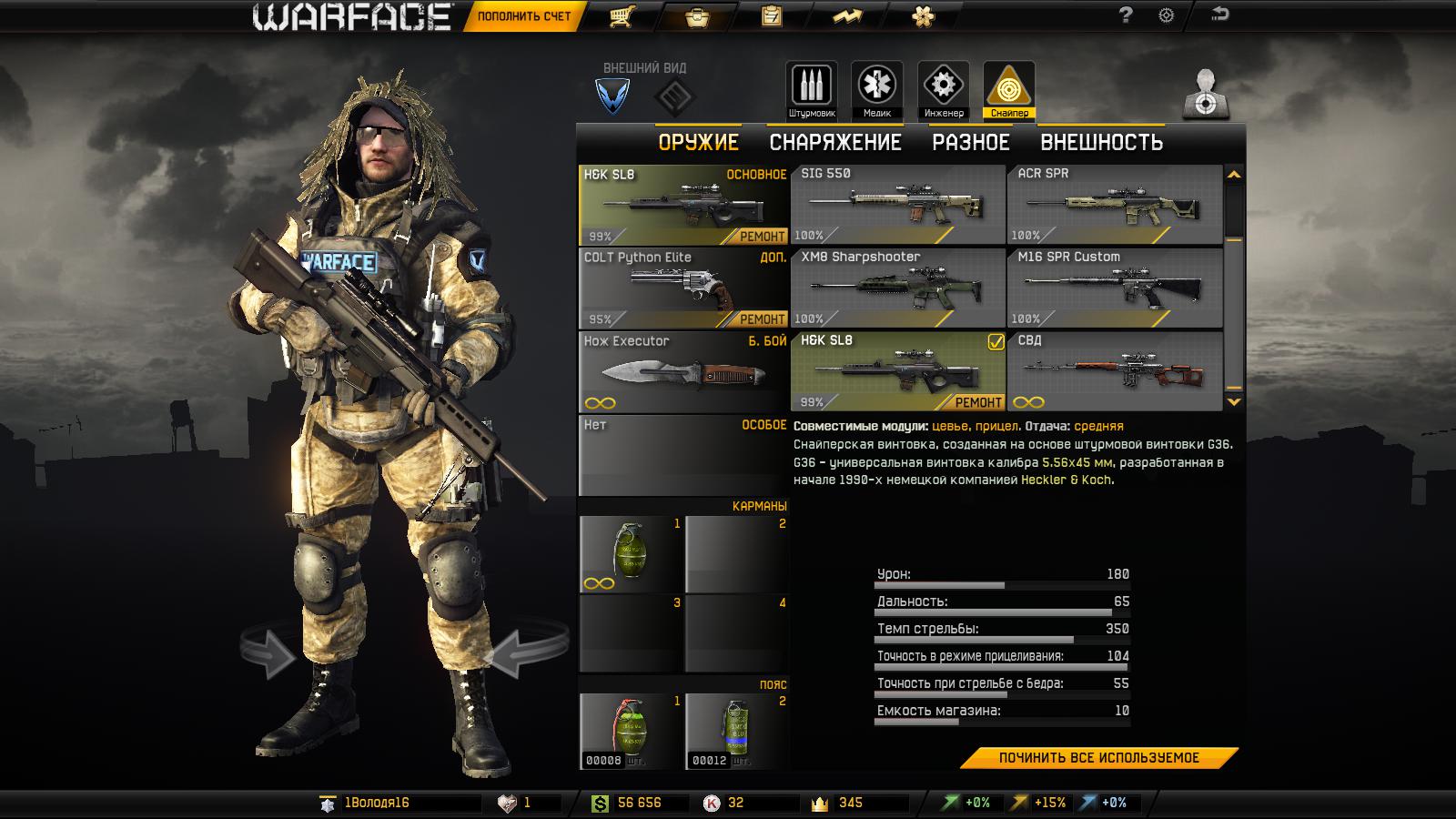Open the shop cart icon
Screen dimensions: 1456x819
tap(622, 16)
